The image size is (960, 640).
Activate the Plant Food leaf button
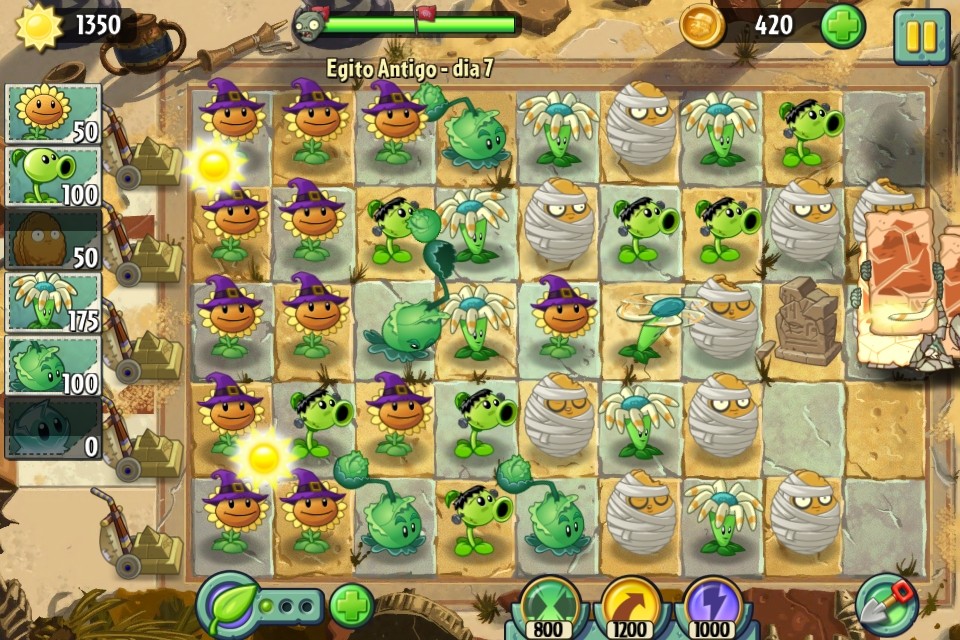[228, 605]
